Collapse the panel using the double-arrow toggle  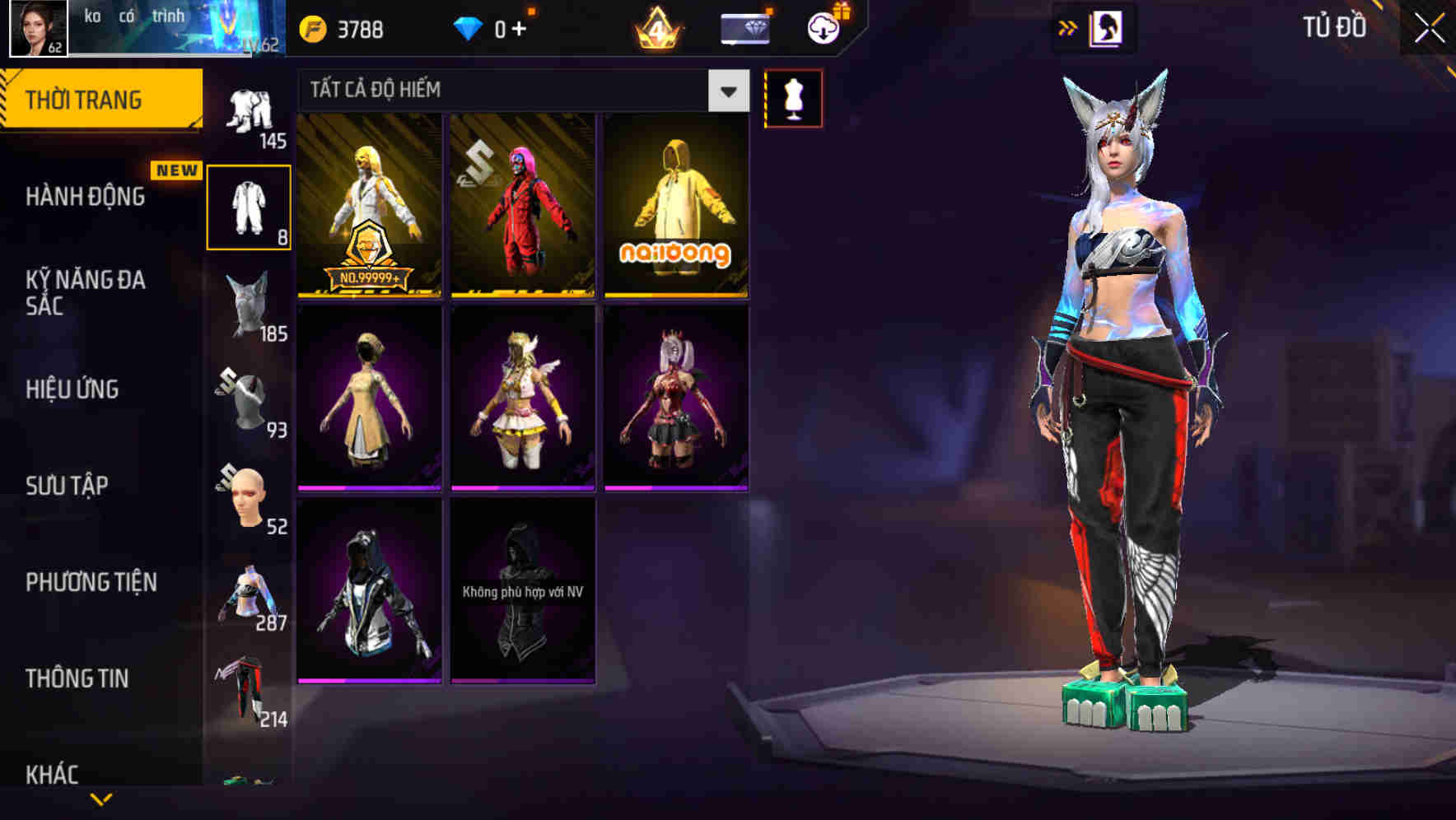click(1068, 26)
